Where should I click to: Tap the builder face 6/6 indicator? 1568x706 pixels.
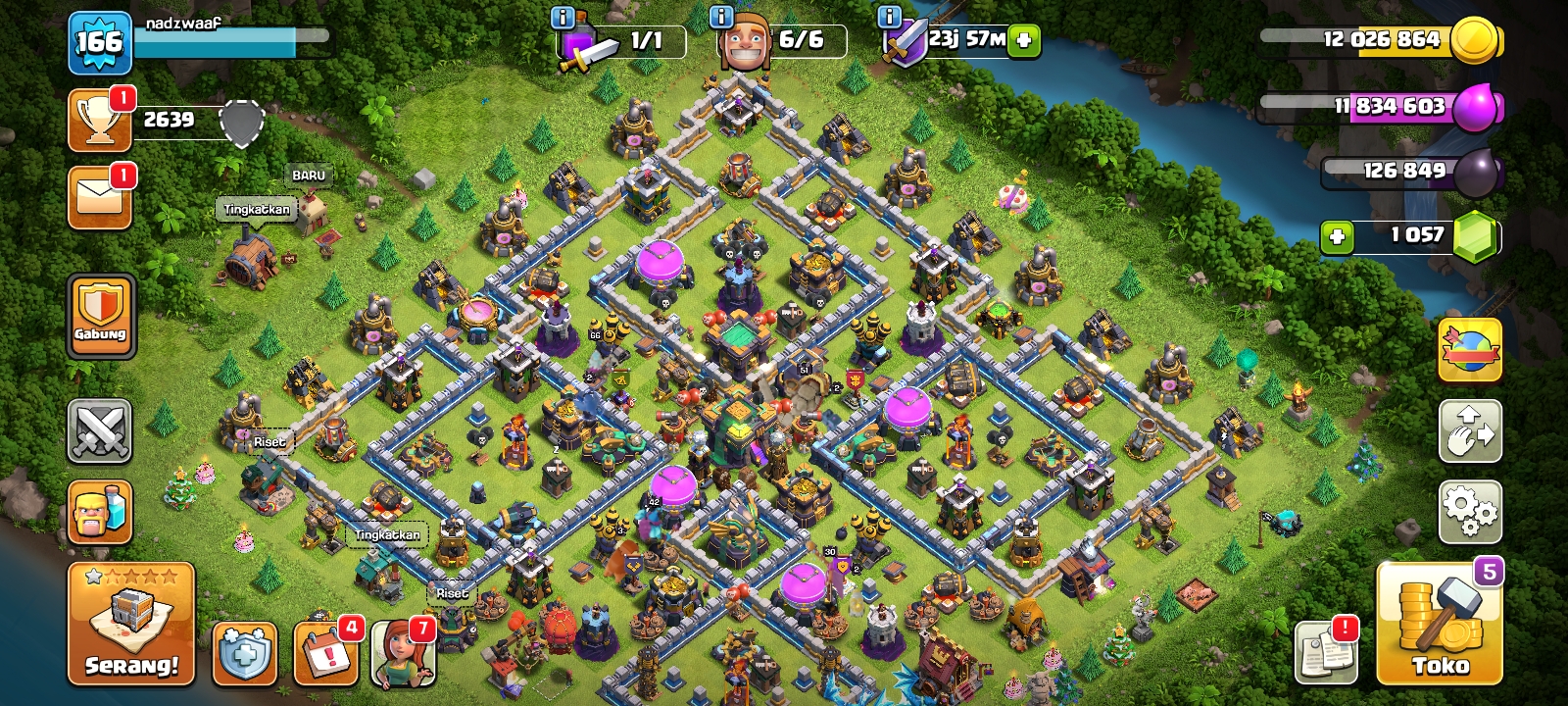coord(746,41)
